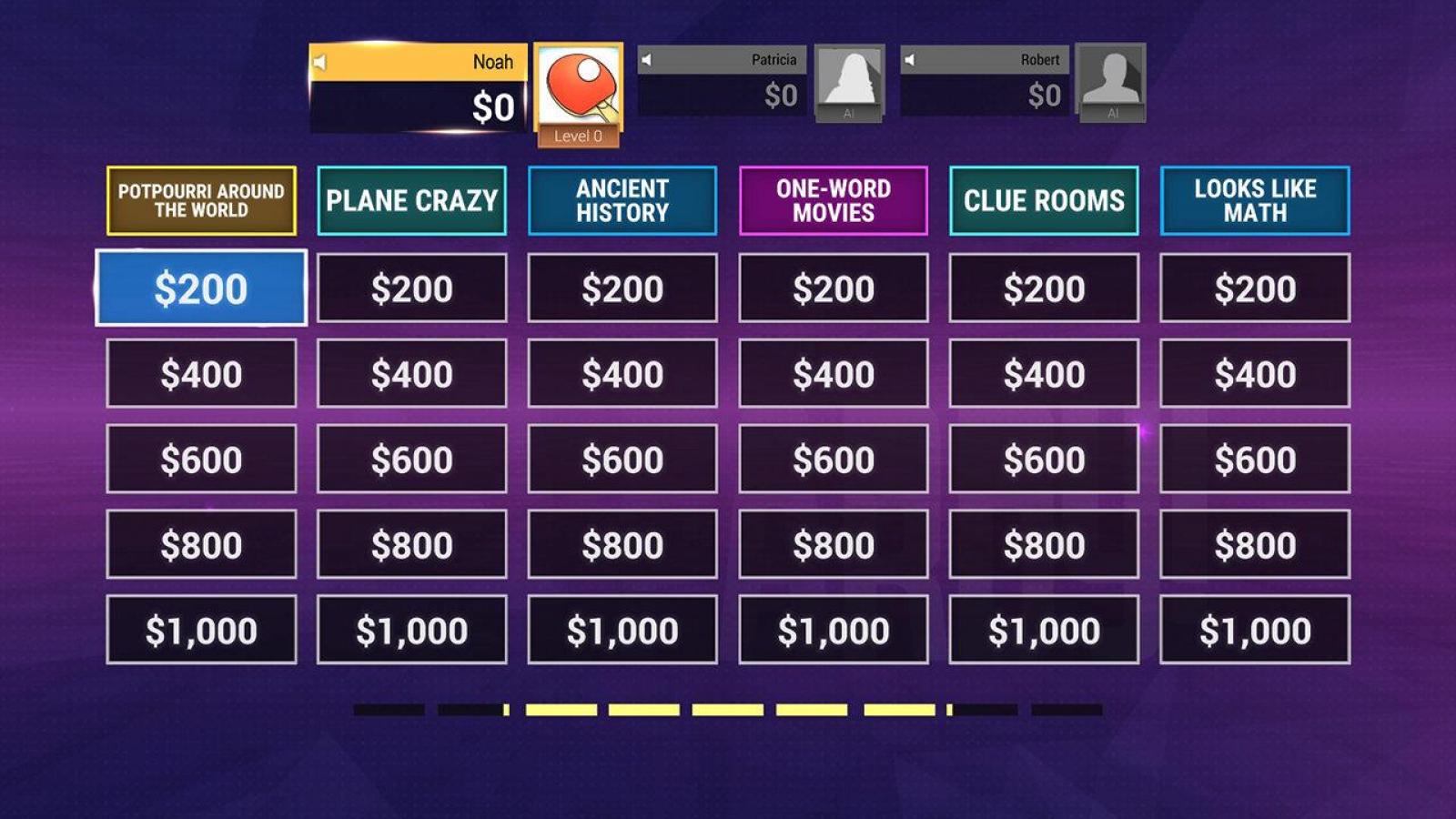1456x819 pixels.
Task: Select the $200 Potpourri Around the World clue
Action: click(x=201, y=288)
